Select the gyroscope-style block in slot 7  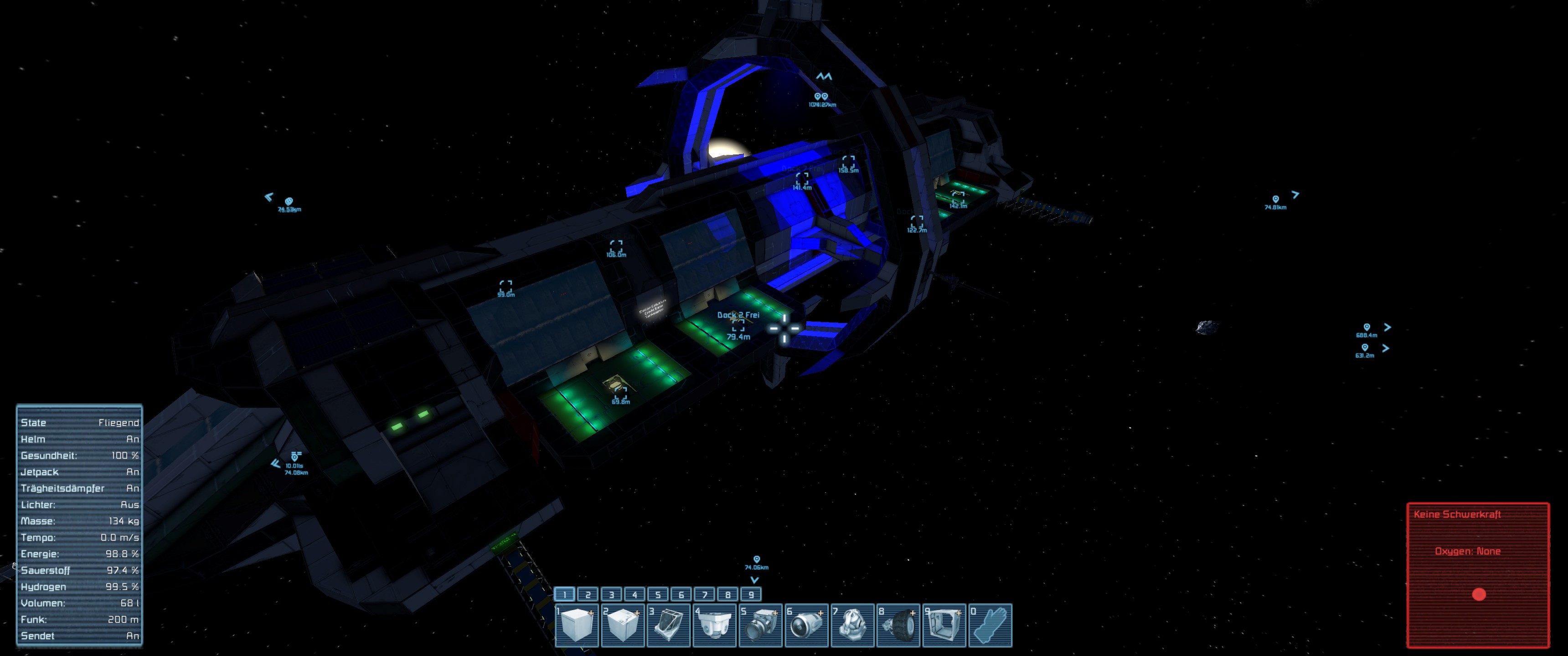coord(852,625)
